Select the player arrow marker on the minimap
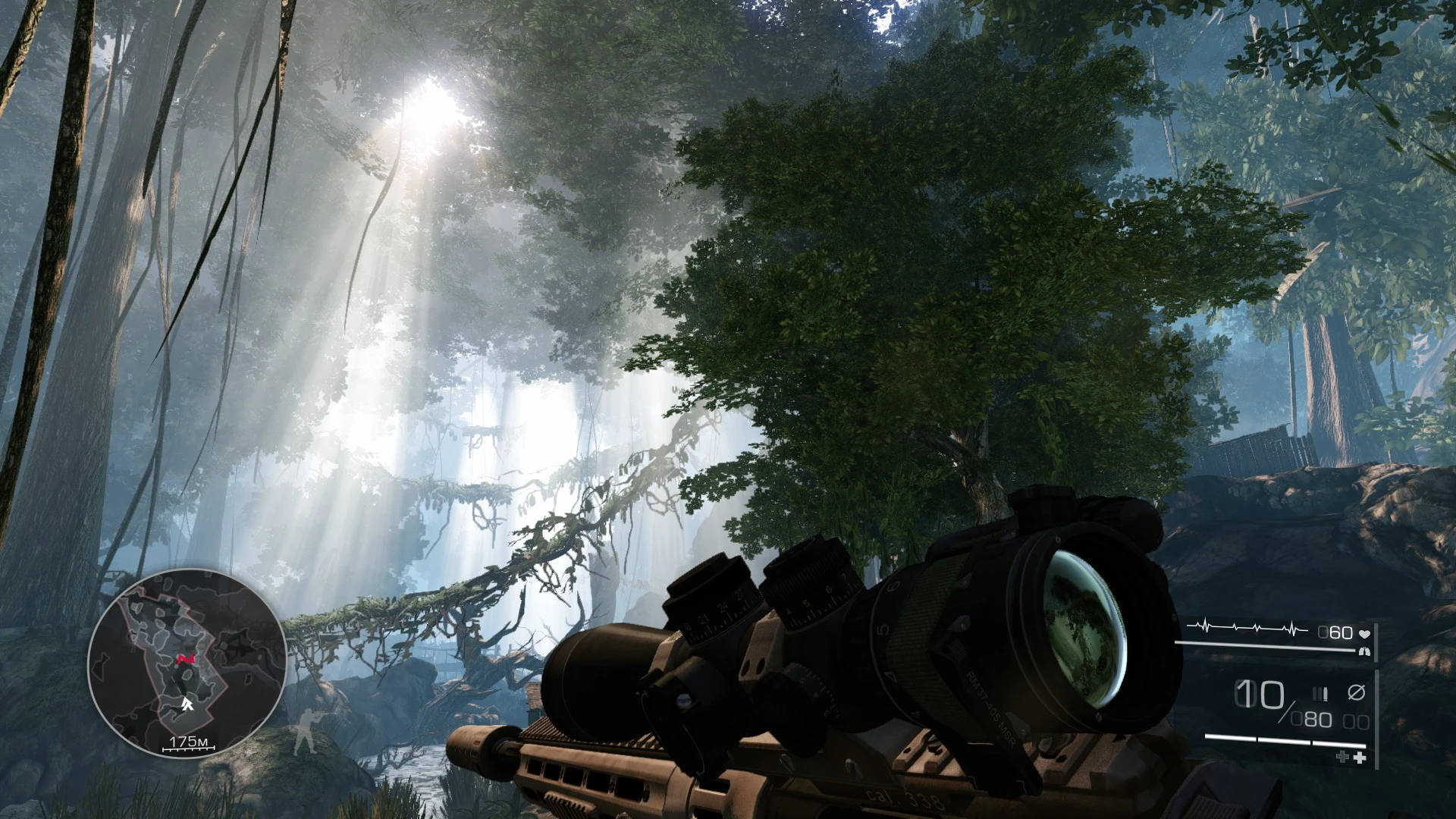 click(187, 704)
